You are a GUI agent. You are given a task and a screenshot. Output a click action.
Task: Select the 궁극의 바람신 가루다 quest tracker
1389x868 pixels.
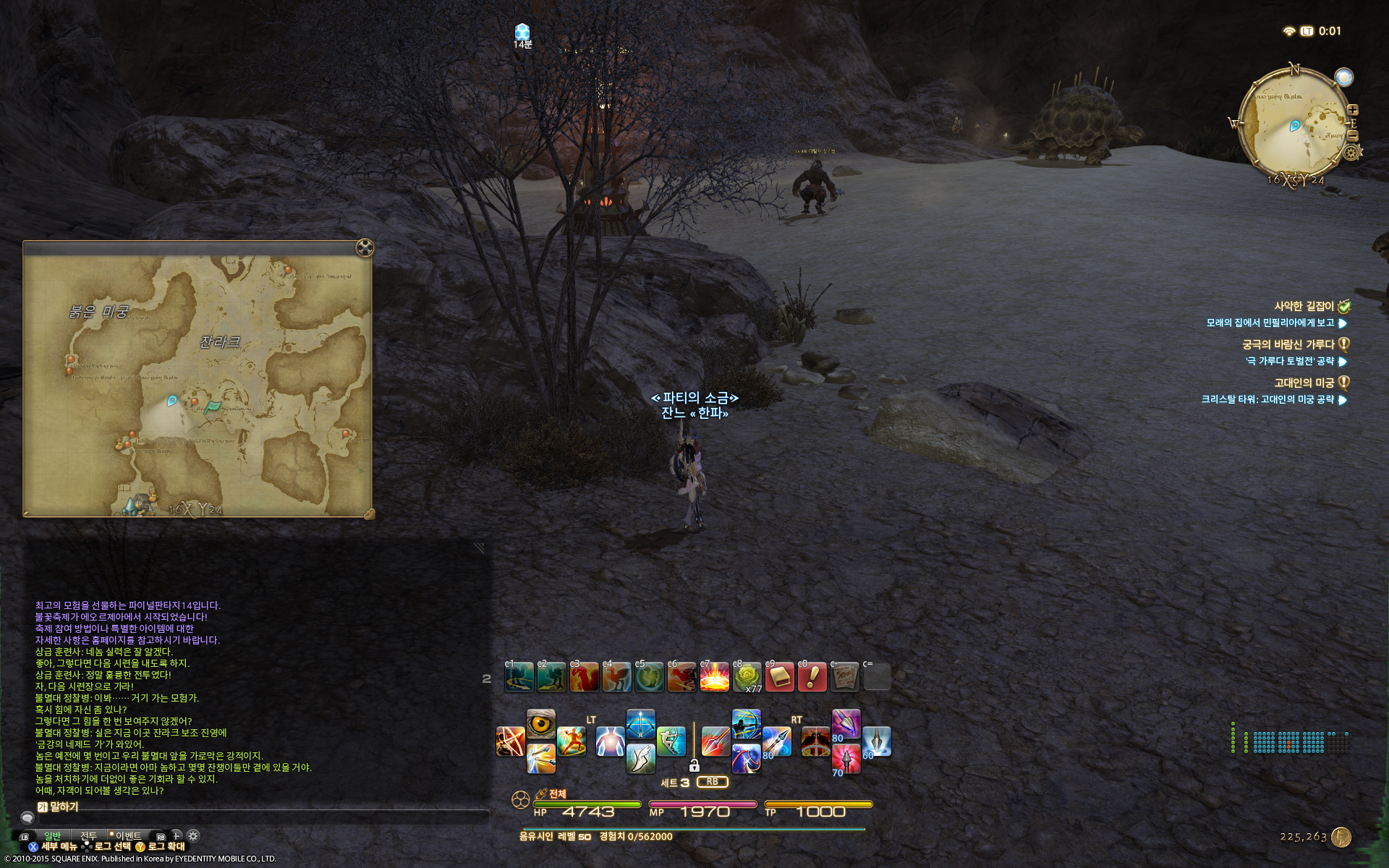(1288, 344)
